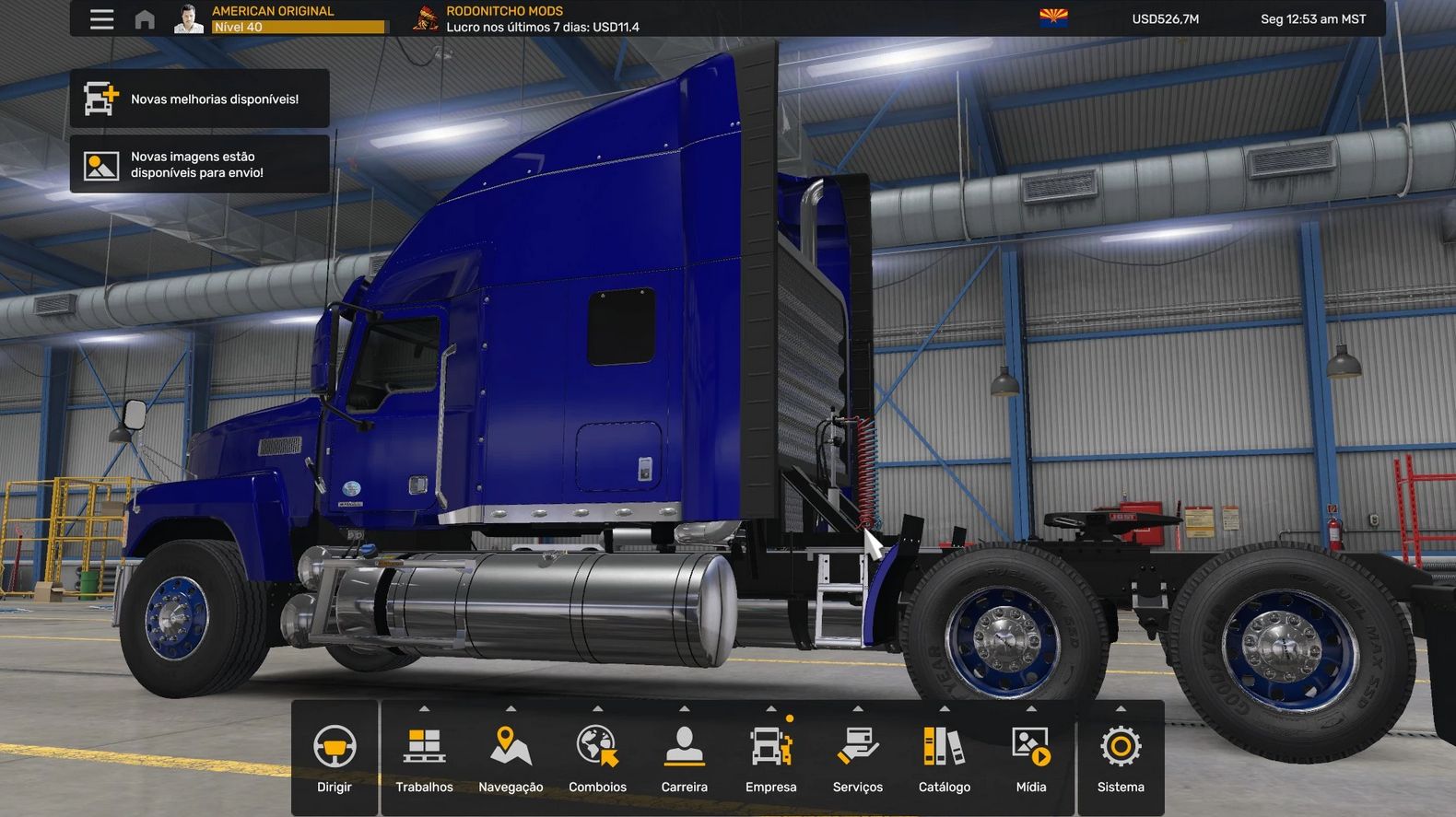Viewport: 1456px width, 817px height.
Task: Go to the home screen icon
Action: coord(145,19)
